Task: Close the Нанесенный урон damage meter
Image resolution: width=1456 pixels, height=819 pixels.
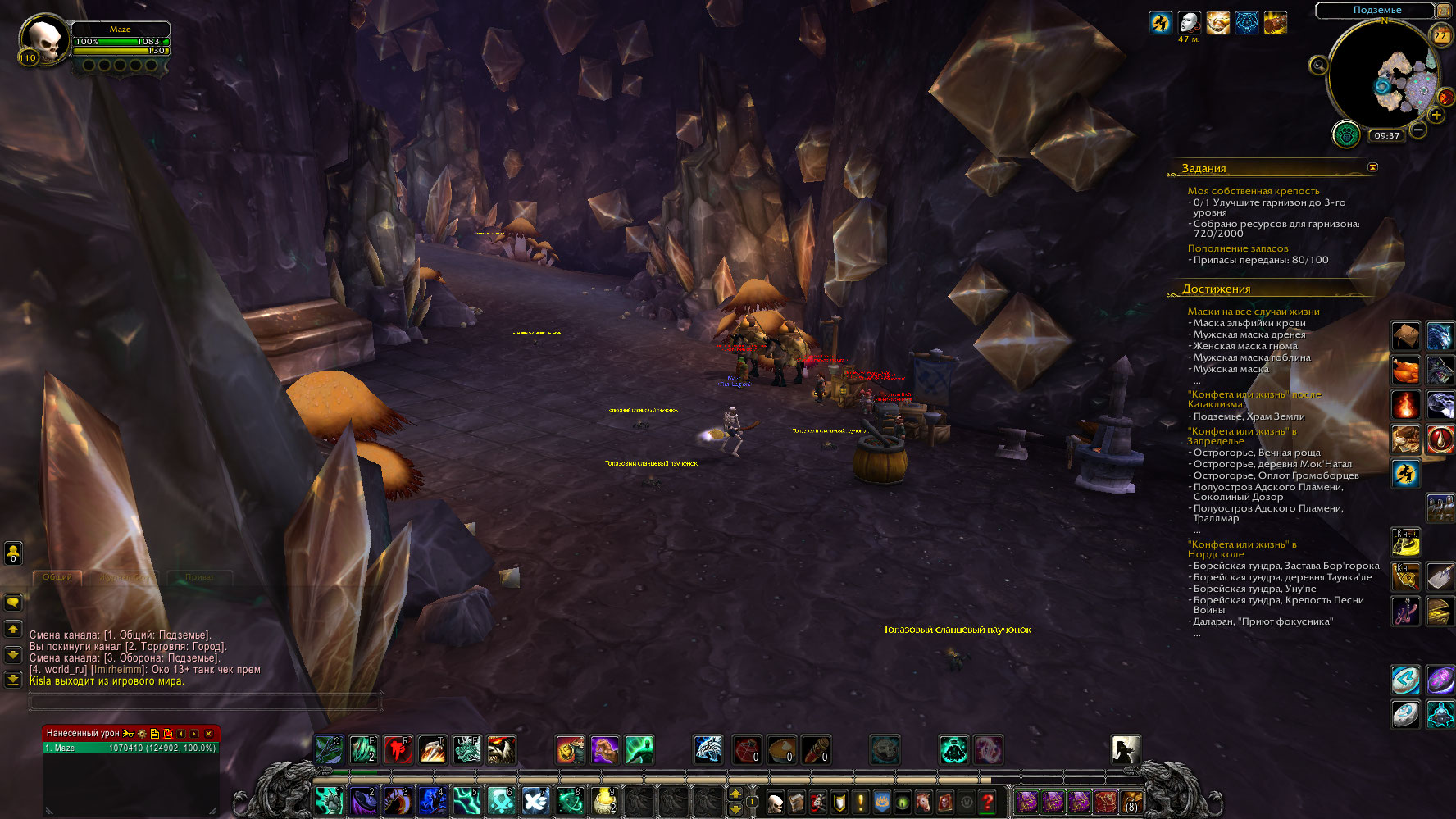Action: coord(208,734)
